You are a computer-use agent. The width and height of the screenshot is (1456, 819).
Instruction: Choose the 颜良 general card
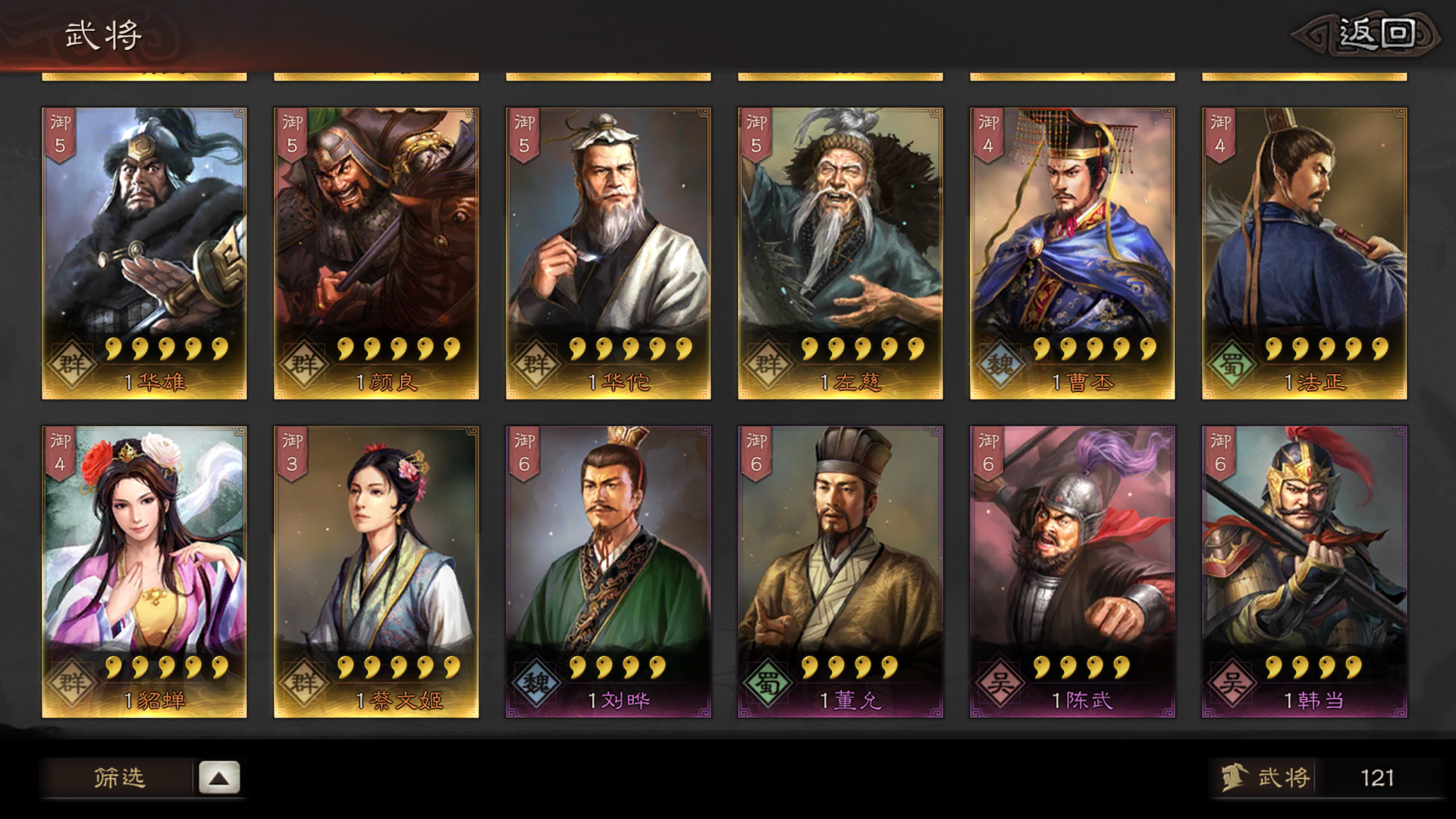[x=376, y=253]
